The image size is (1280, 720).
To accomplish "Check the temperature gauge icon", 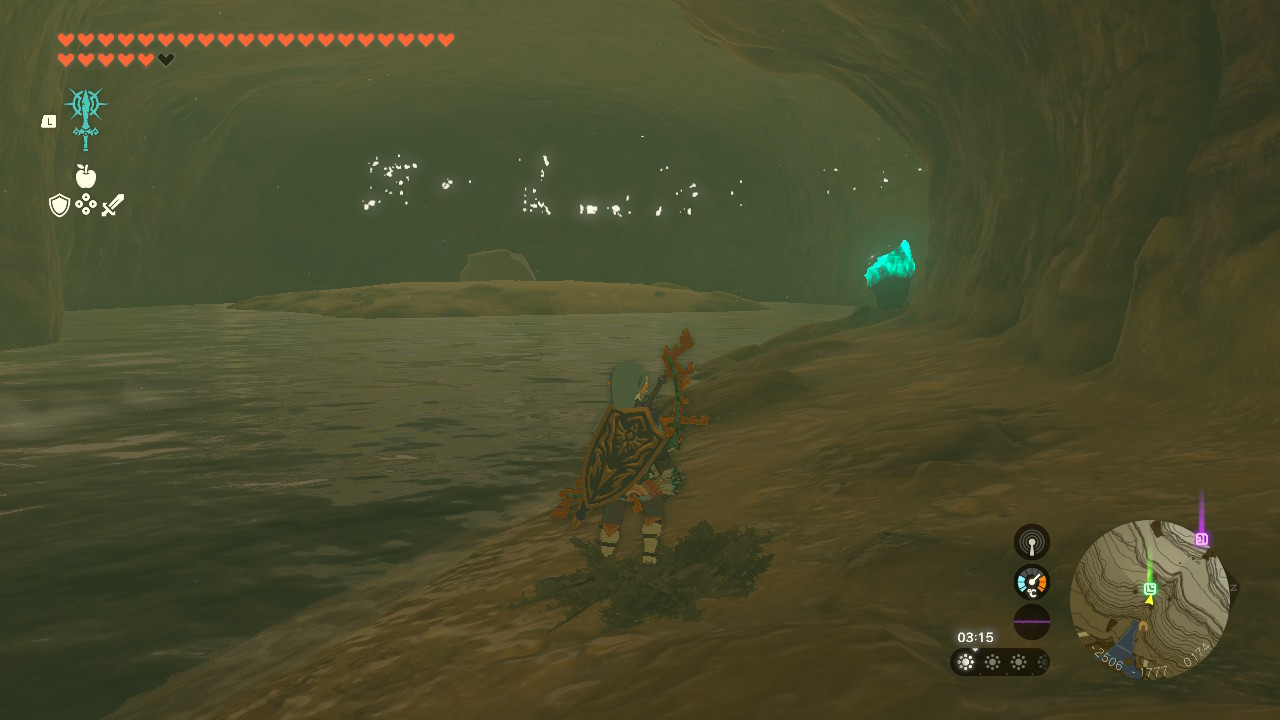I will point(1031,582).
